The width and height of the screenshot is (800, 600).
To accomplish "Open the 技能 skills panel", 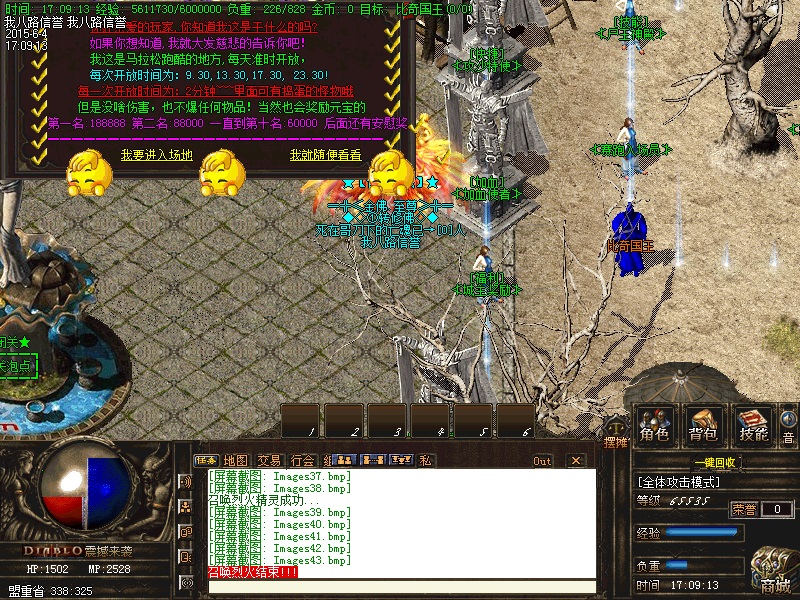I will [752, 426].
